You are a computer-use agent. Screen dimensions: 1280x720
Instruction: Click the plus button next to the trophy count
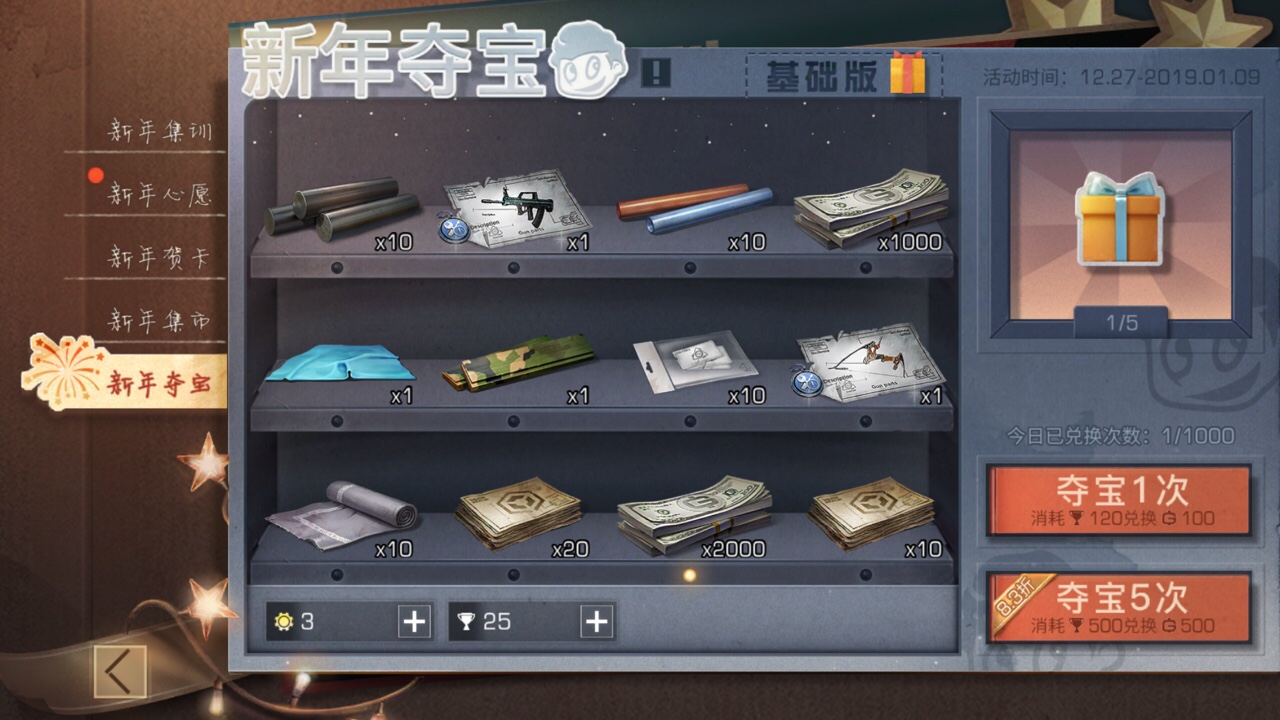(x=595, y=622)
